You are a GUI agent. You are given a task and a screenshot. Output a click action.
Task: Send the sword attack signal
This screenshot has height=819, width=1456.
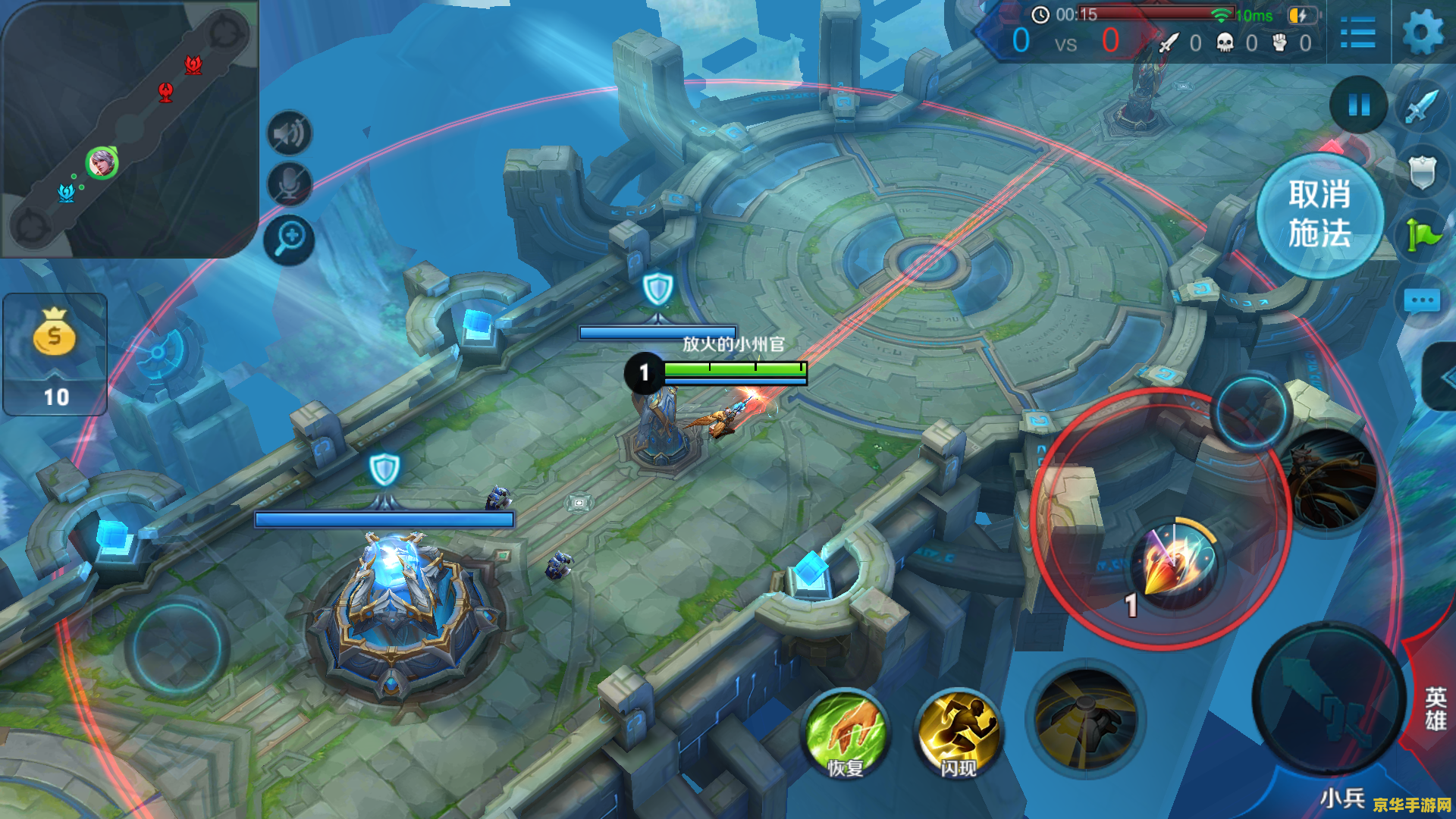tap(1422, 106)
